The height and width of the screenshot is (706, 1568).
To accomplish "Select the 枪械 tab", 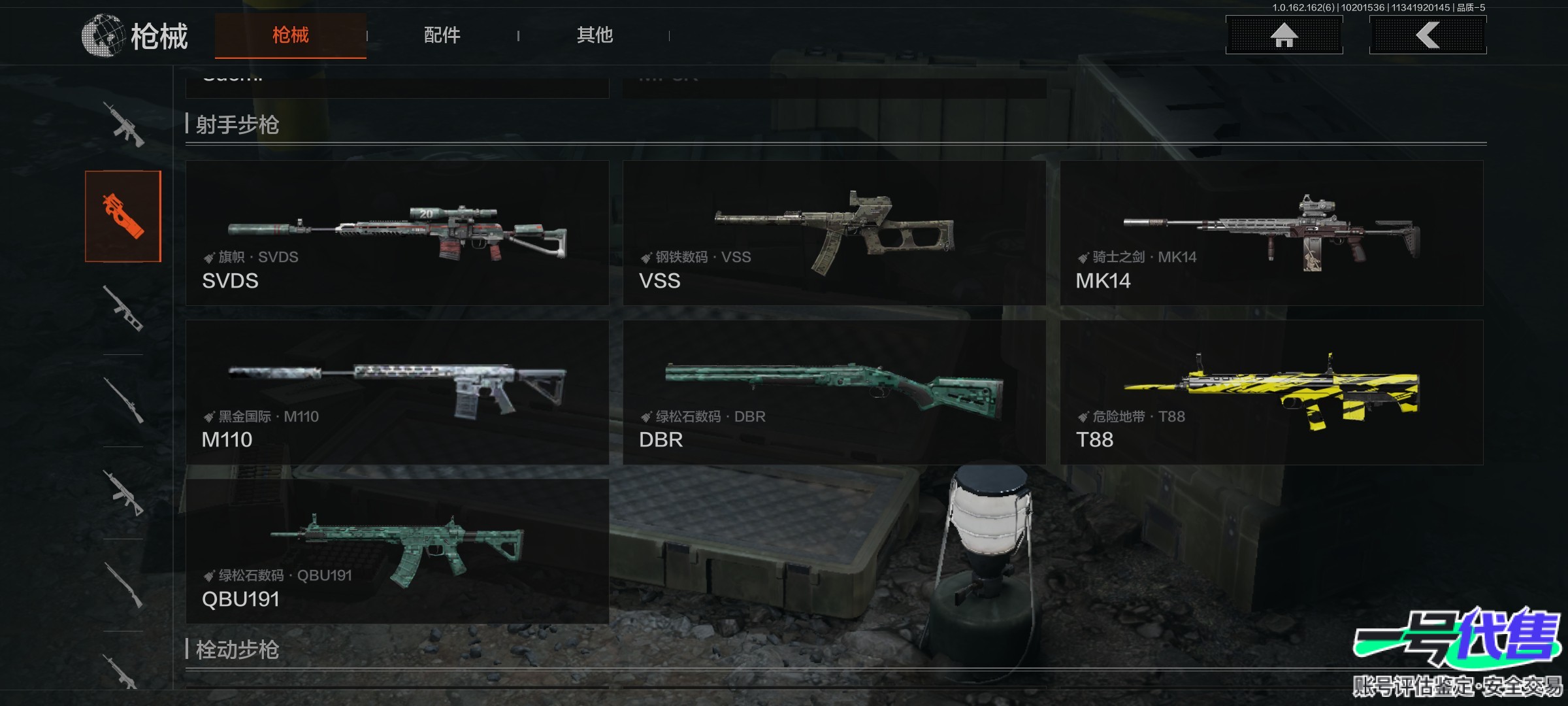I will point(290,35).
